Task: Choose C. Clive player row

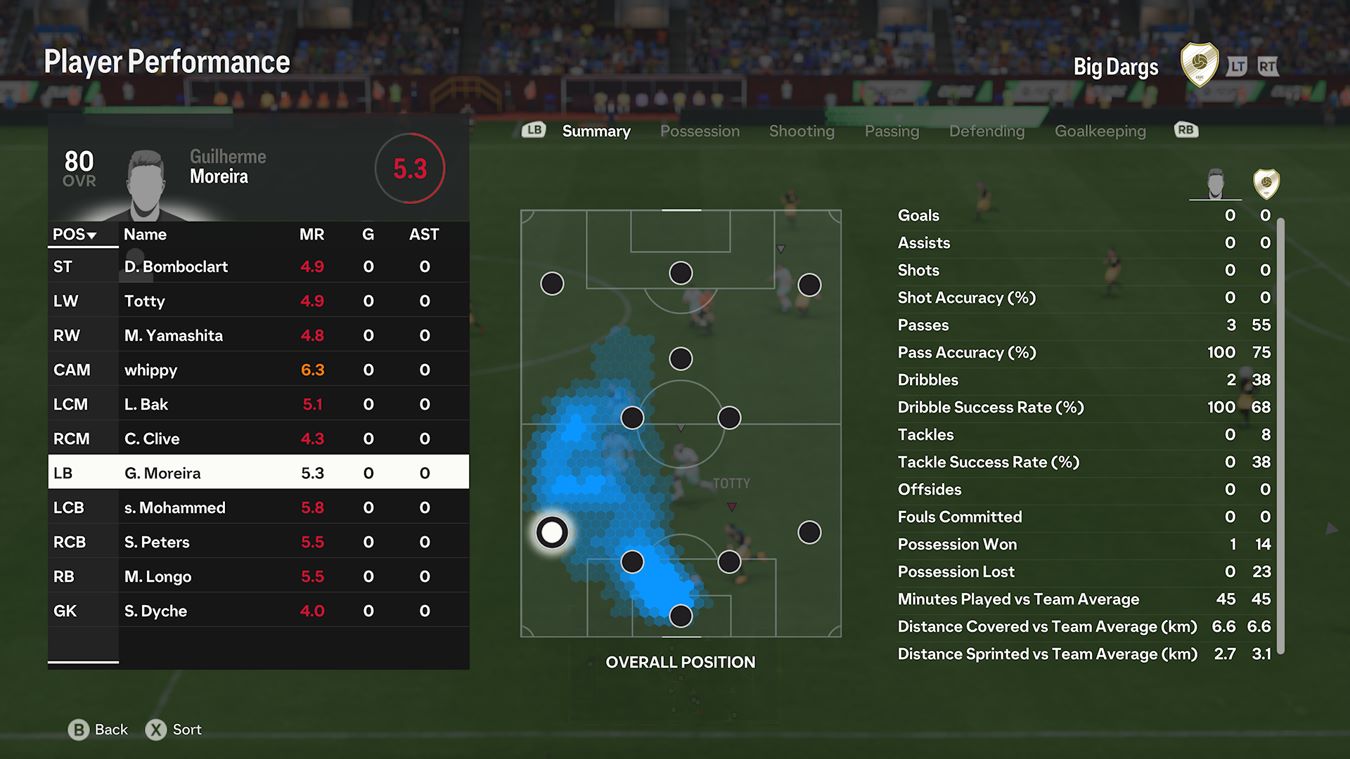Action: tap(258, 438)
